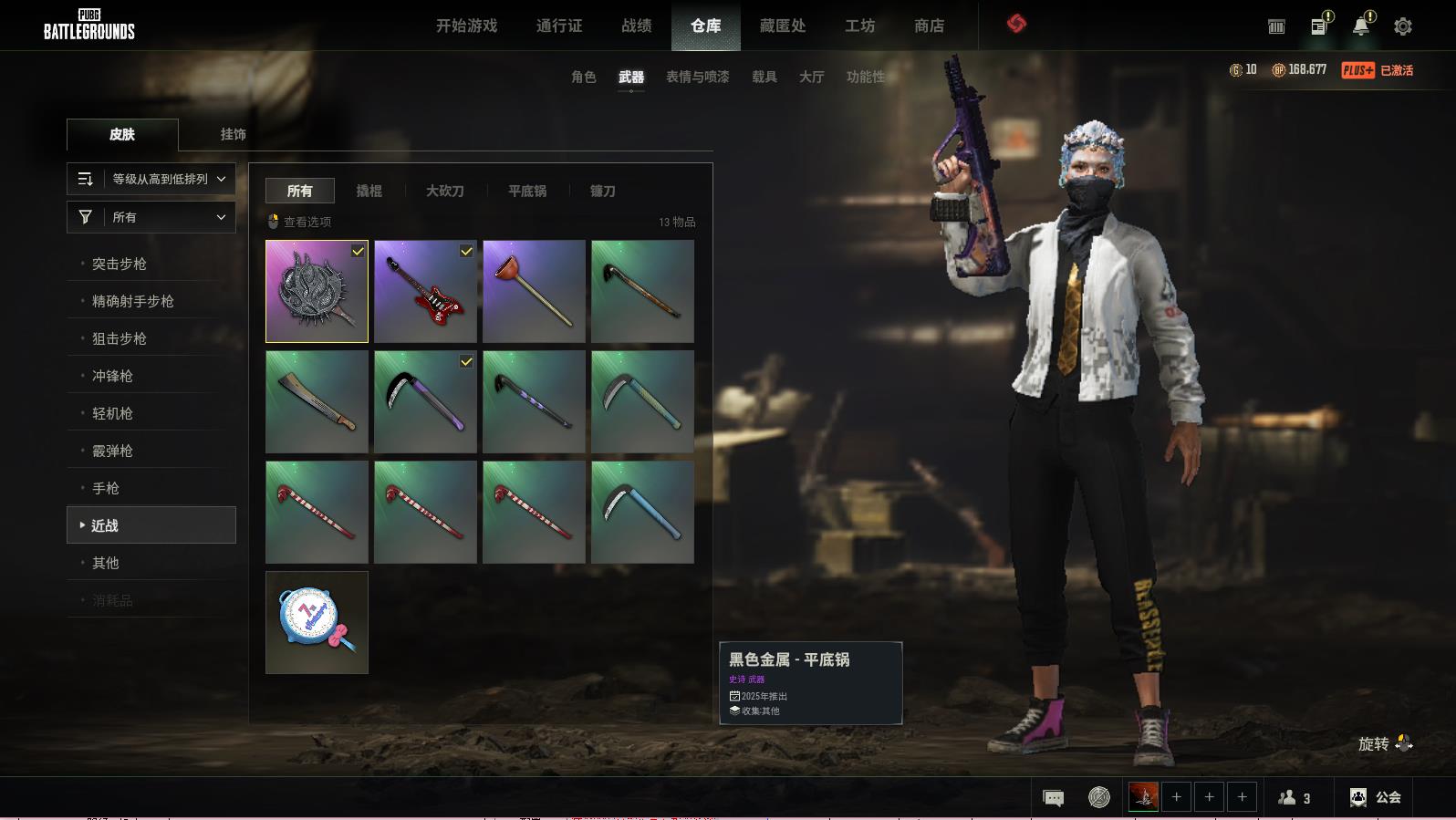1456x820 pixels.
Task: Select the lollipop pan skin
Action: pyautogui.click(x=317, y=622)
